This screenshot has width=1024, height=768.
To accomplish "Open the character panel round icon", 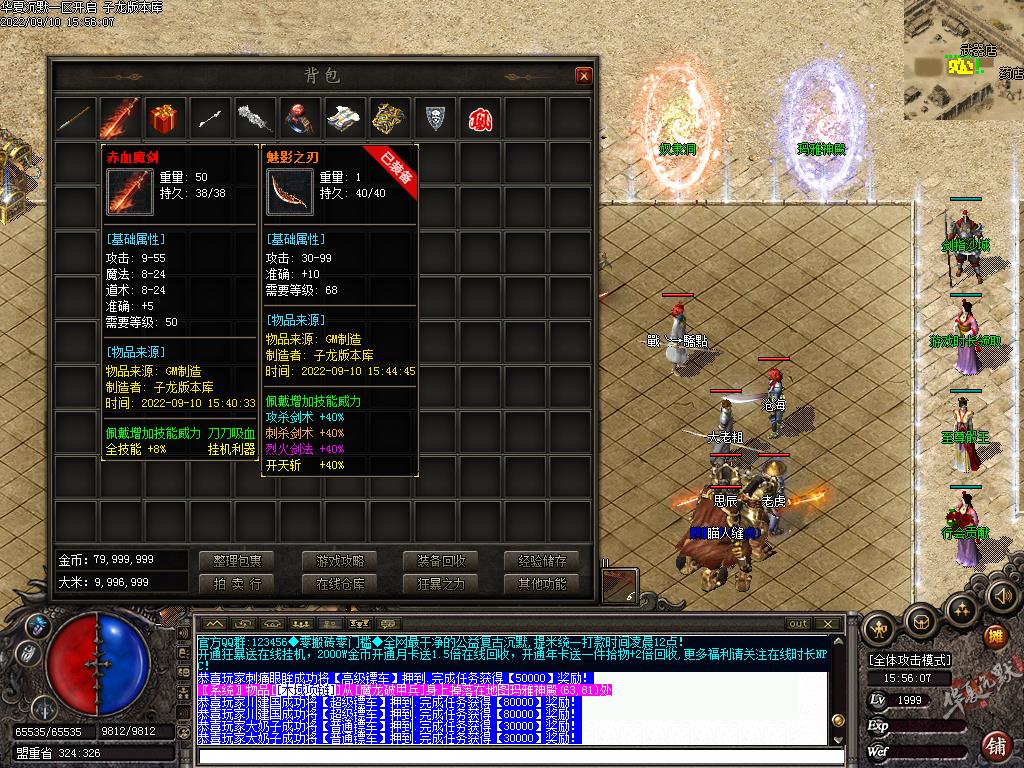I will 879,630.
